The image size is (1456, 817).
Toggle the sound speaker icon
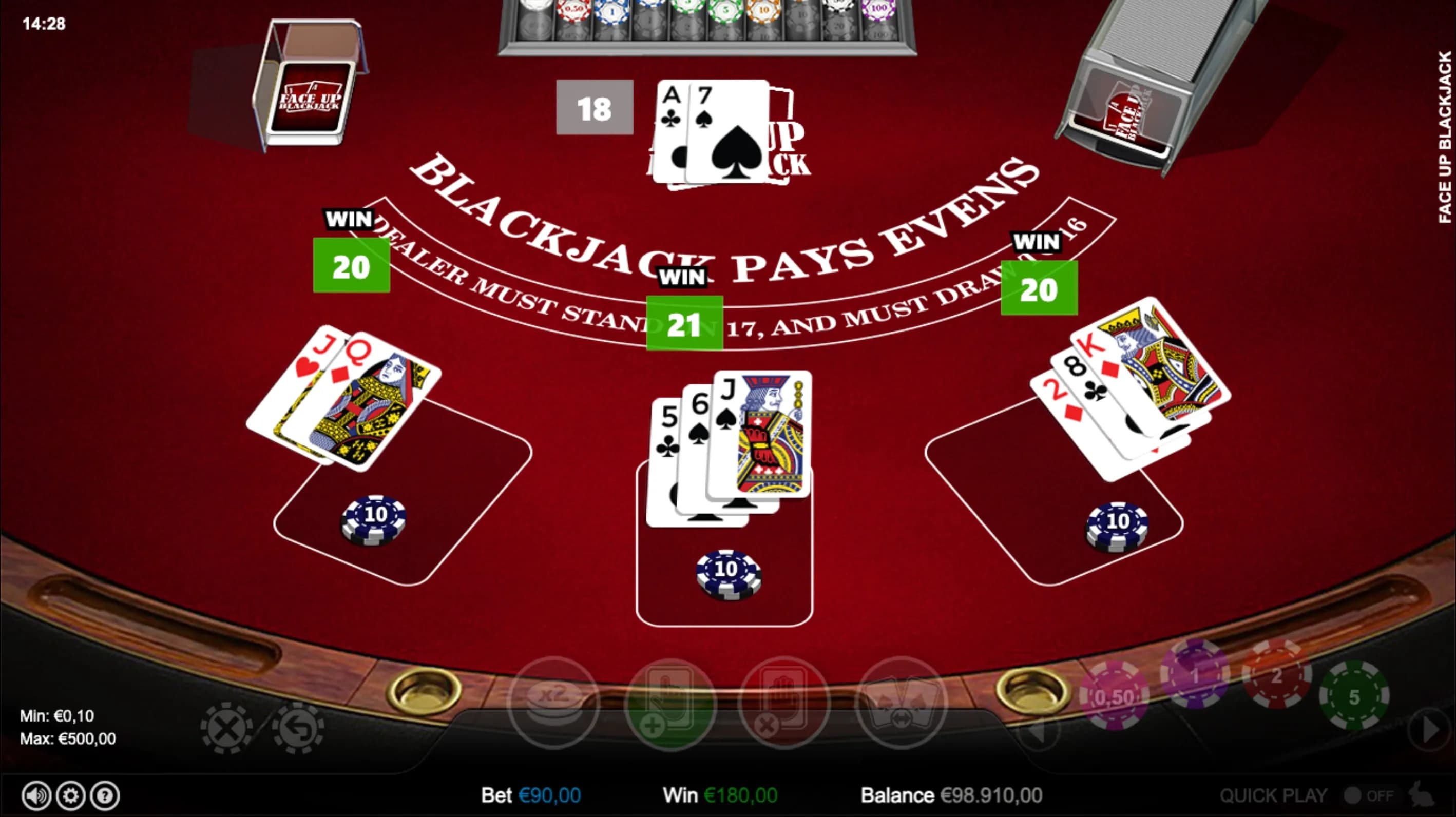36,795
